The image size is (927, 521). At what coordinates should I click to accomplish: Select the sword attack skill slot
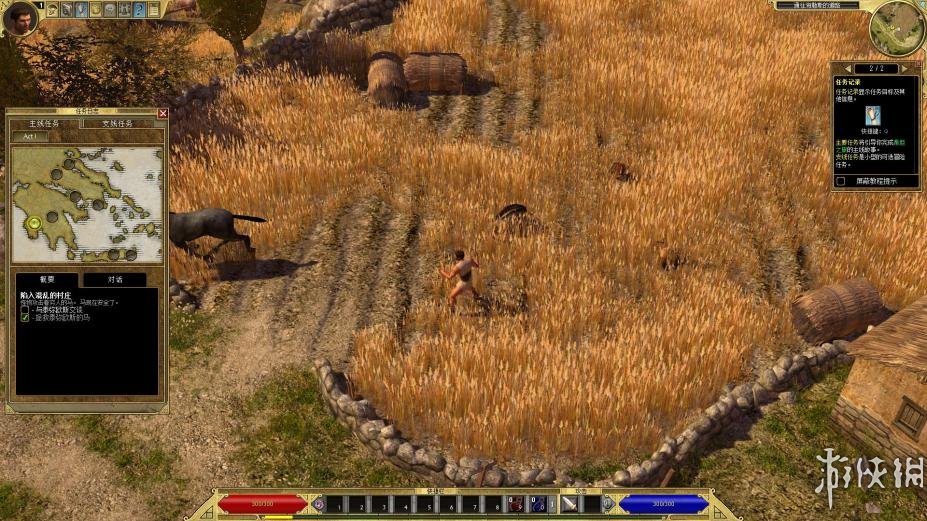point(569,505)
